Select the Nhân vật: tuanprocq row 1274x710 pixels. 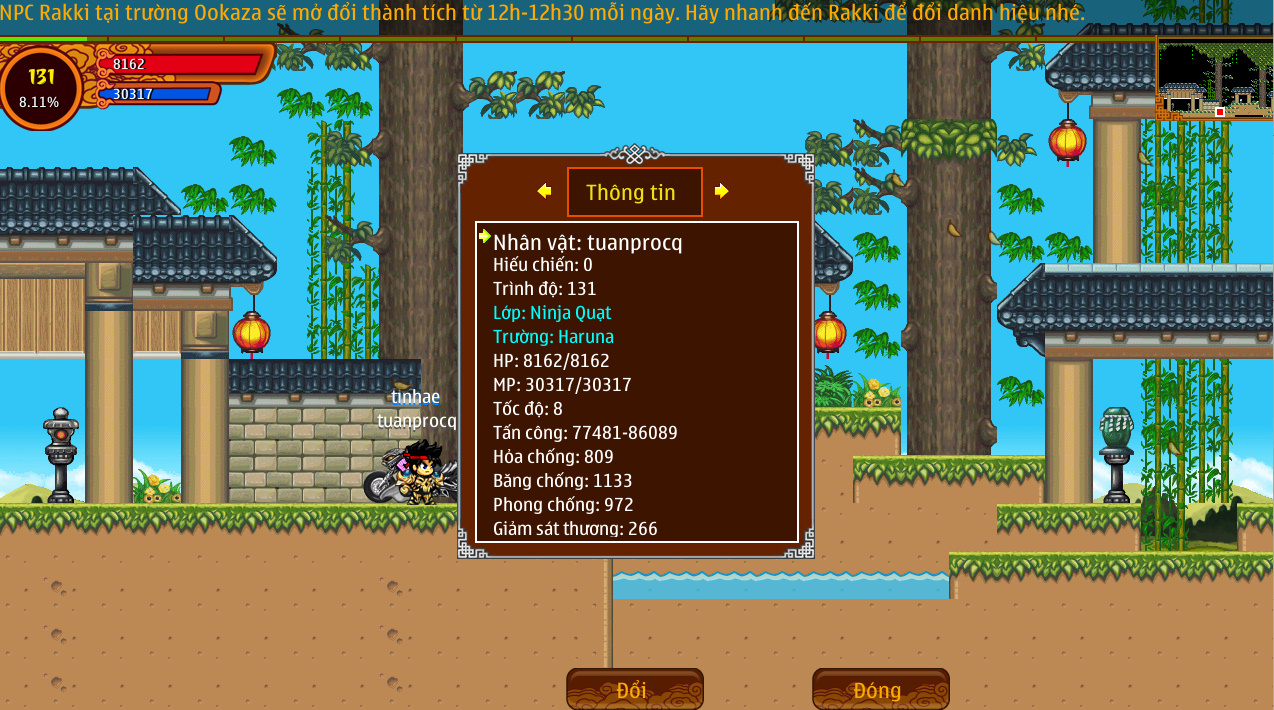[x=588, y=242]
